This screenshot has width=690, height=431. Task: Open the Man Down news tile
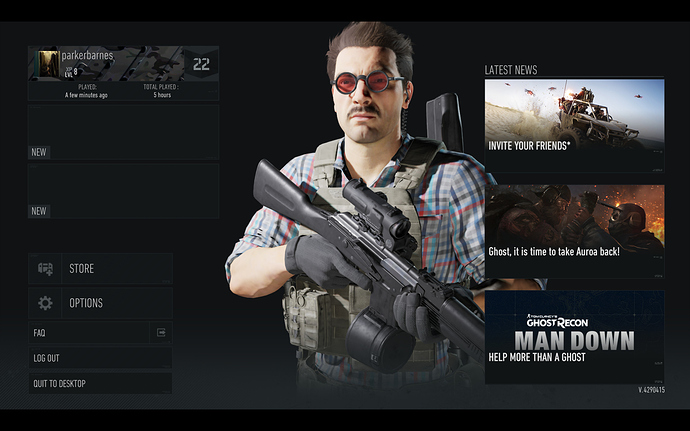click(x=574, y=336)
